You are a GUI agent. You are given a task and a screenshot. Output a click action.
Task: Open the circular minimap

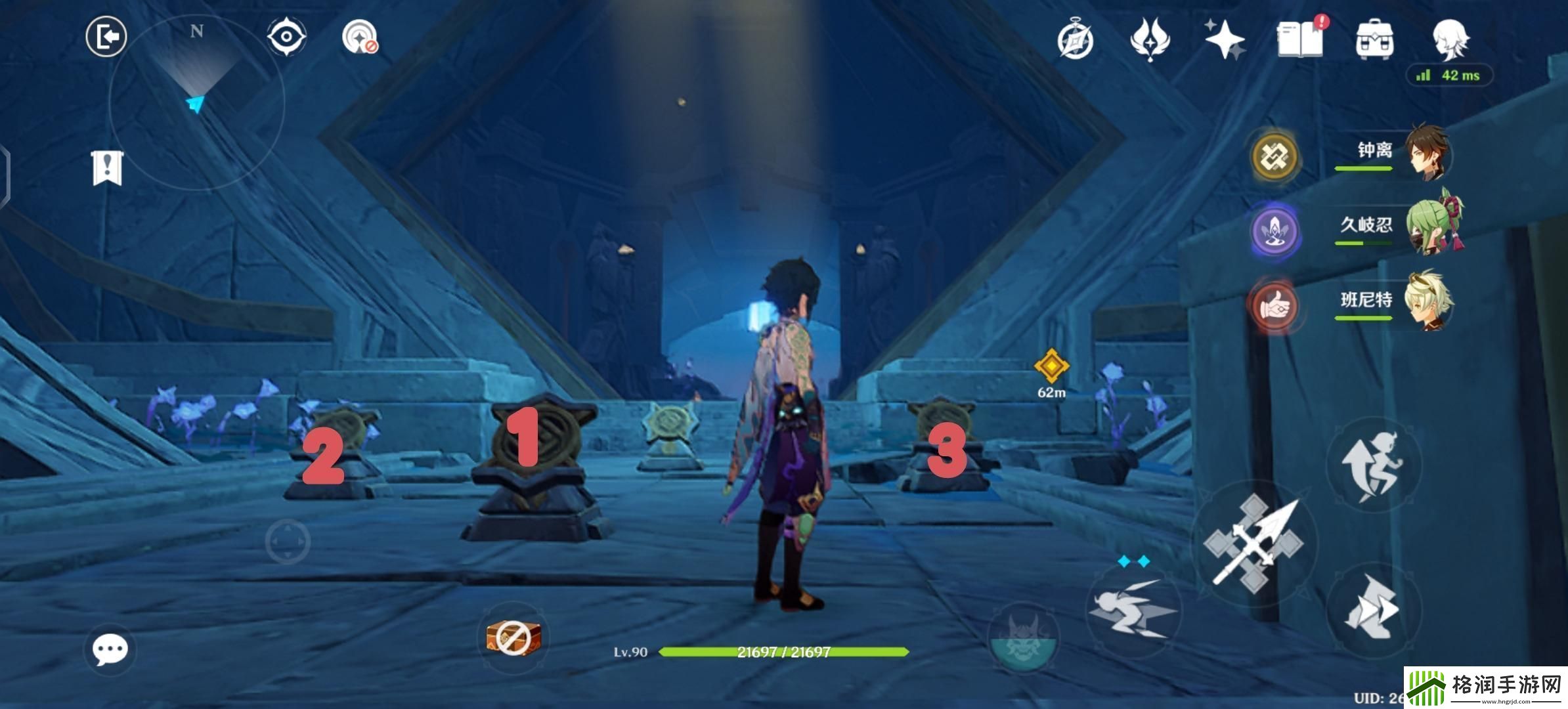196,102
